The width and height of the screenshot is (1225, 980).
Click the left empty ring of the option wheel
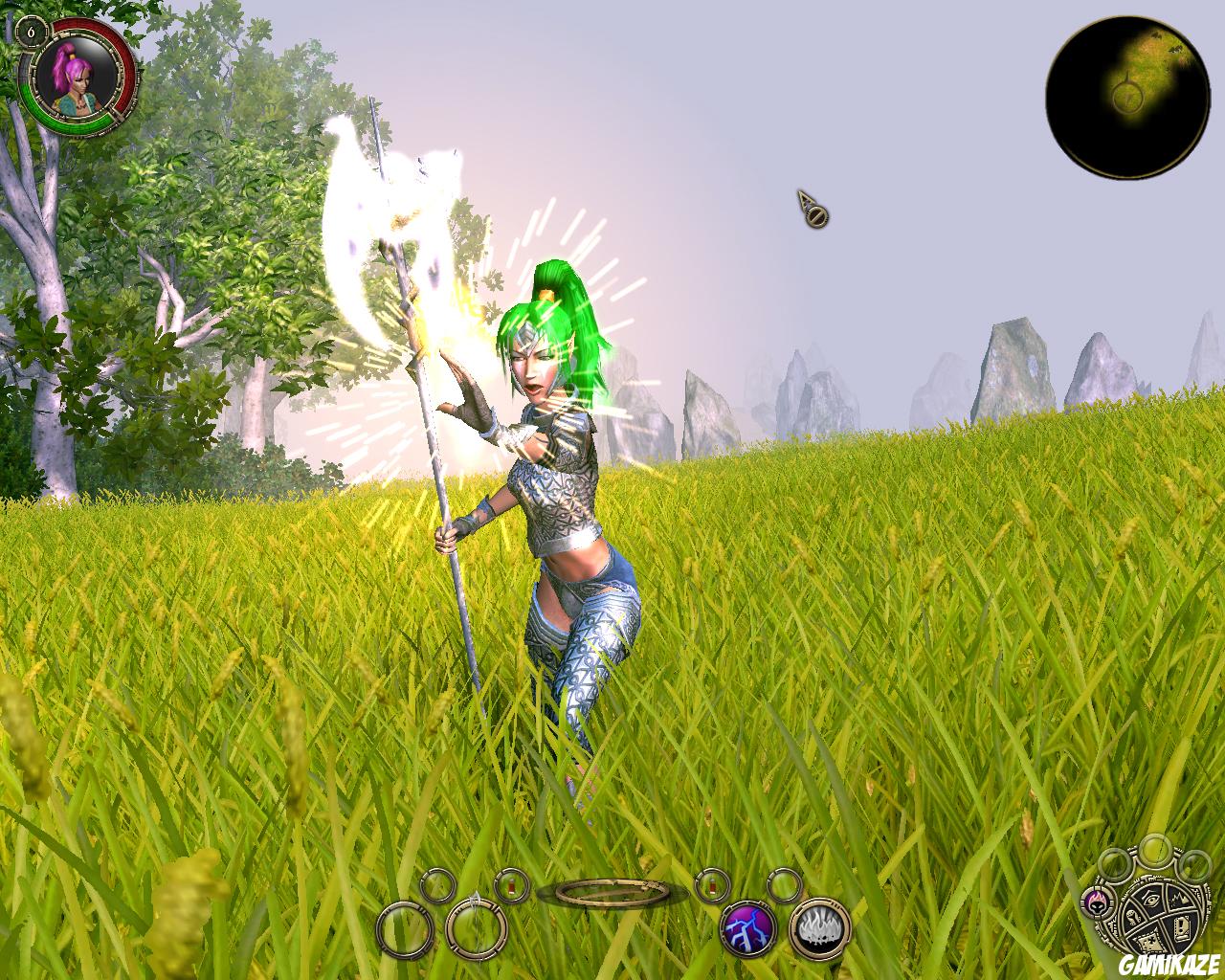1114,865
